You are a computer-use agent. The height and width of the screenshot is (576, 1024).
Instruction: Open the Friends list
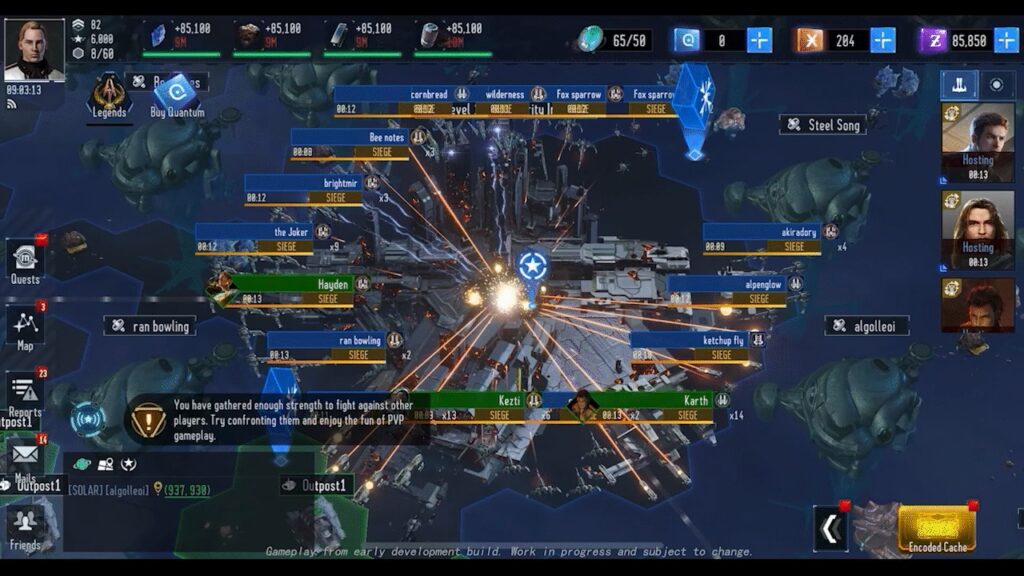(x=25, y=526)
